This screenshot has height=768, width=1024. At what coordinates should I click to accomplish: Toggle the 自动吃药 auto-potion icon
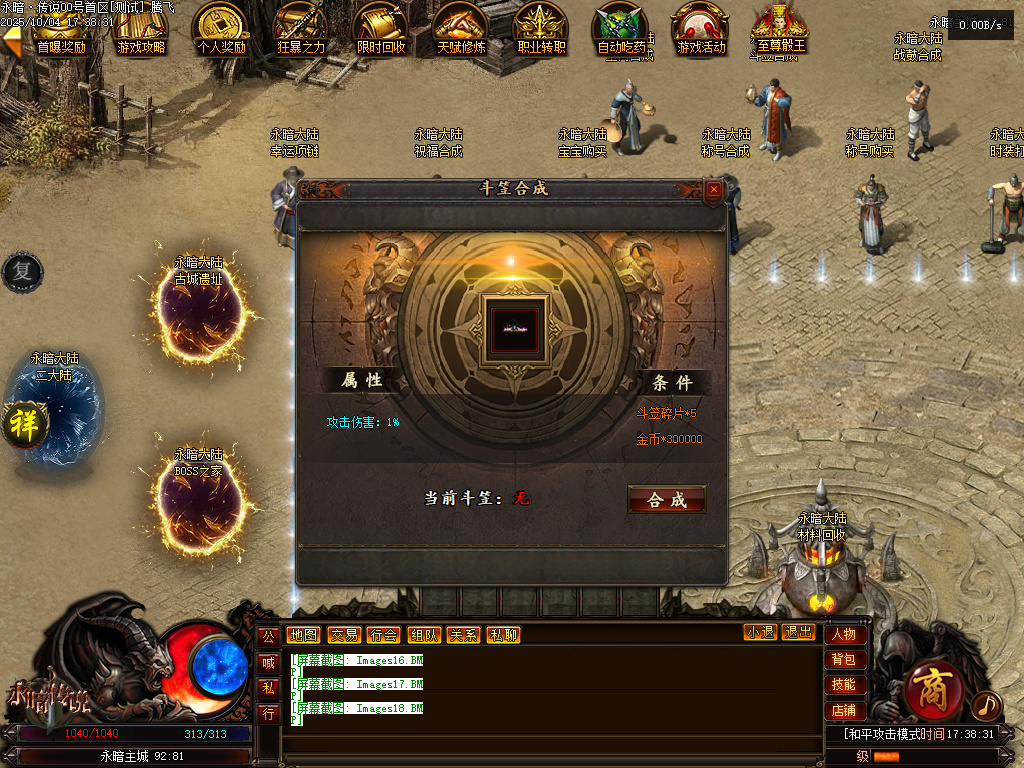(621, 29)
